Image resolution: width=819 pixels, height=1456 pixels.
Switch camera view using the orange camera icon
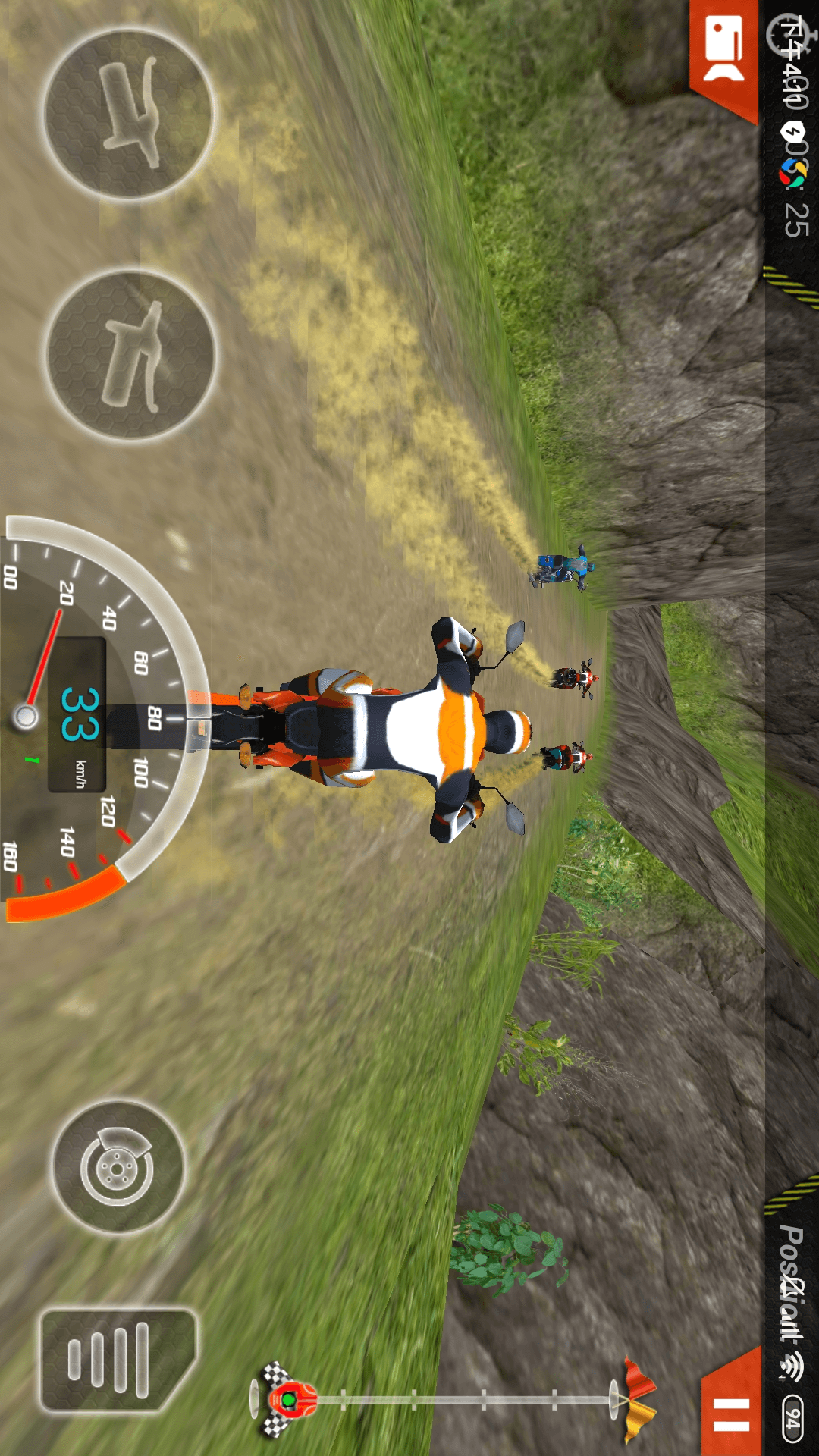pos(724,52)
